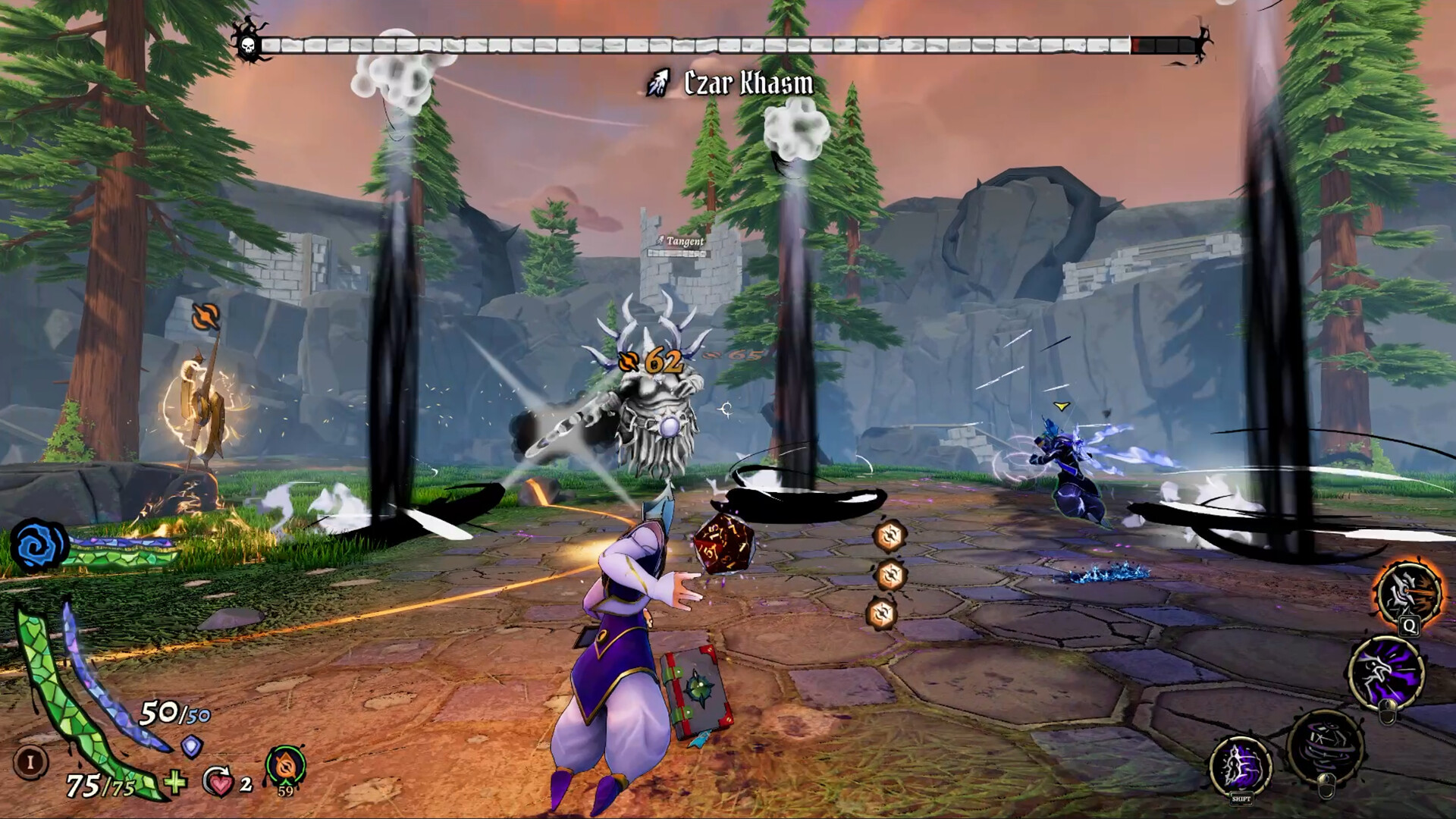Select the heart revive charges icon
This screenshot has height=819, width=1456.
click(218, 782)
